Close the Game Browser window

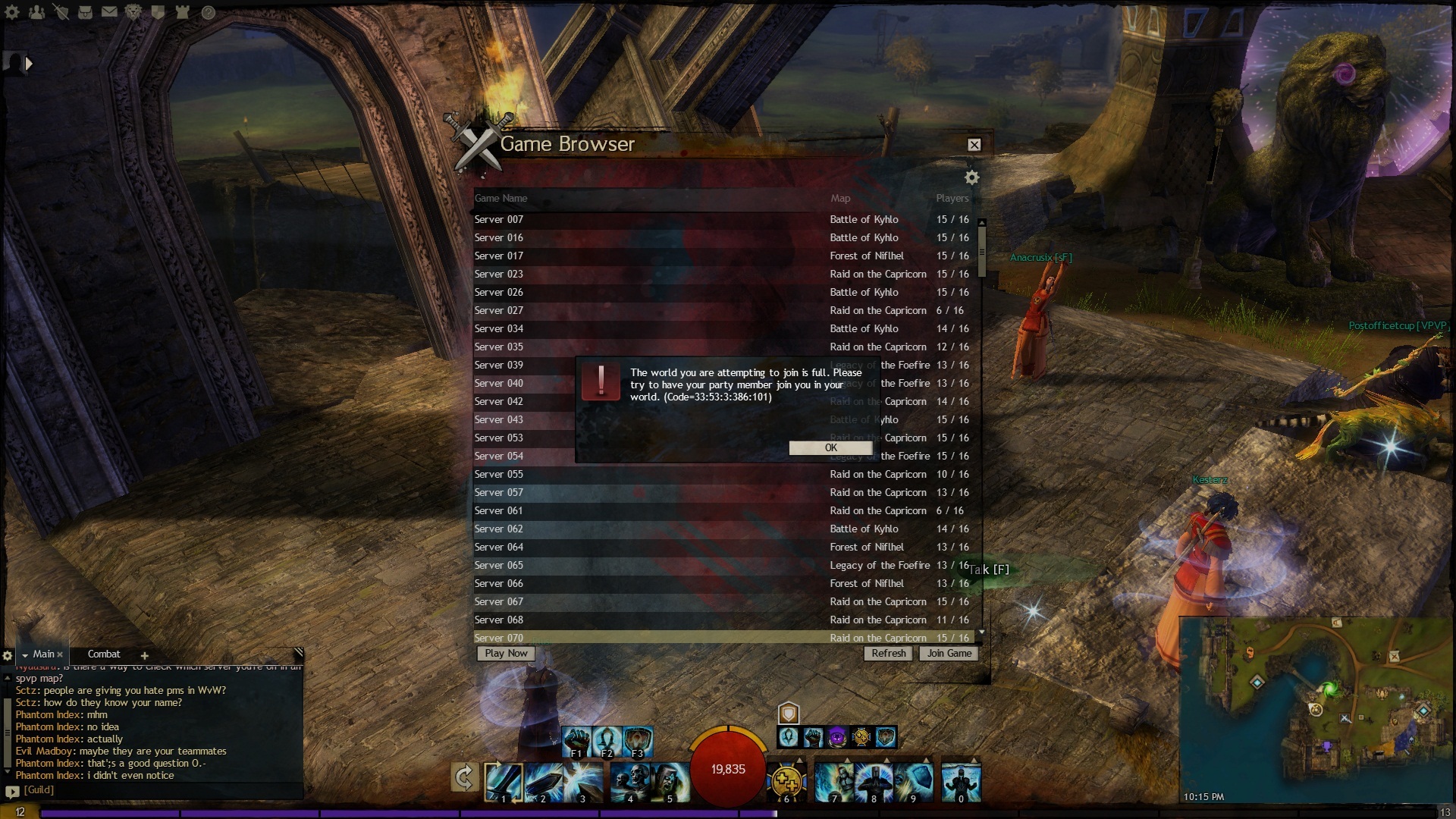click(974, 145)
